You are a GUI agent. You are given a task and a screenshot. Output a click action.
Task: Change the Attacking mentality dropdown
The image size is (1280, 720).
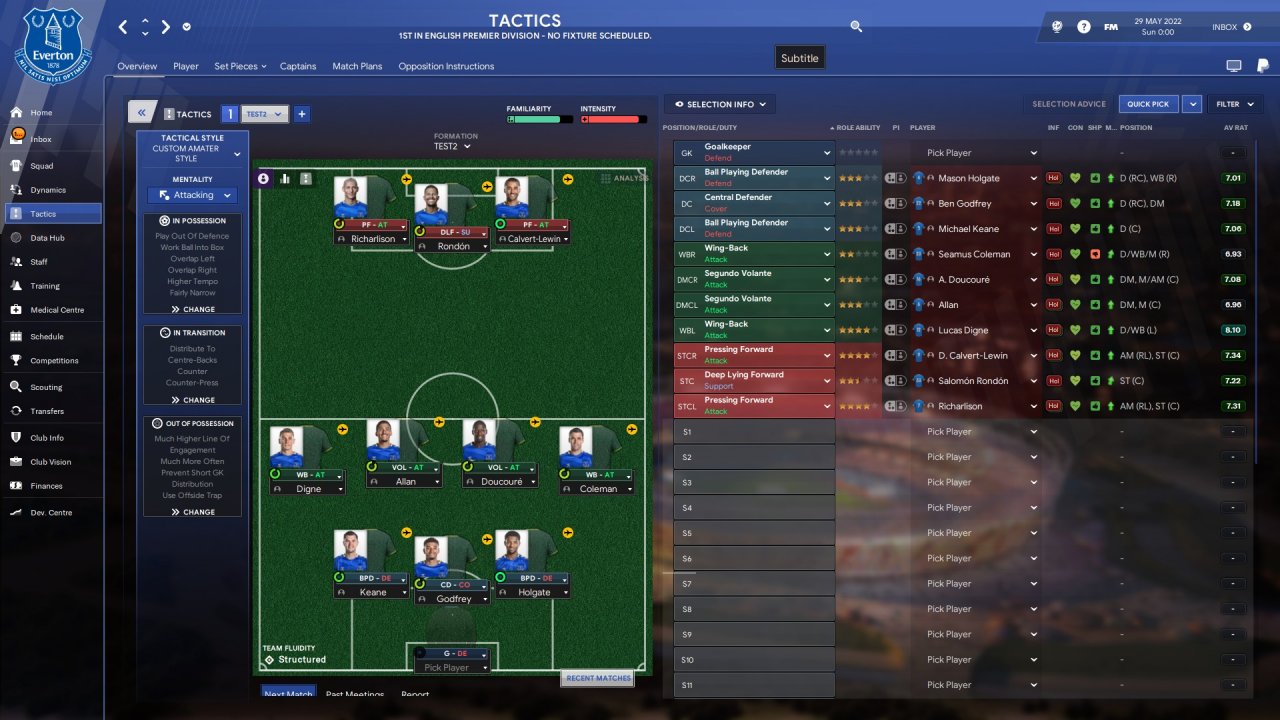click(x=193, y=195)
